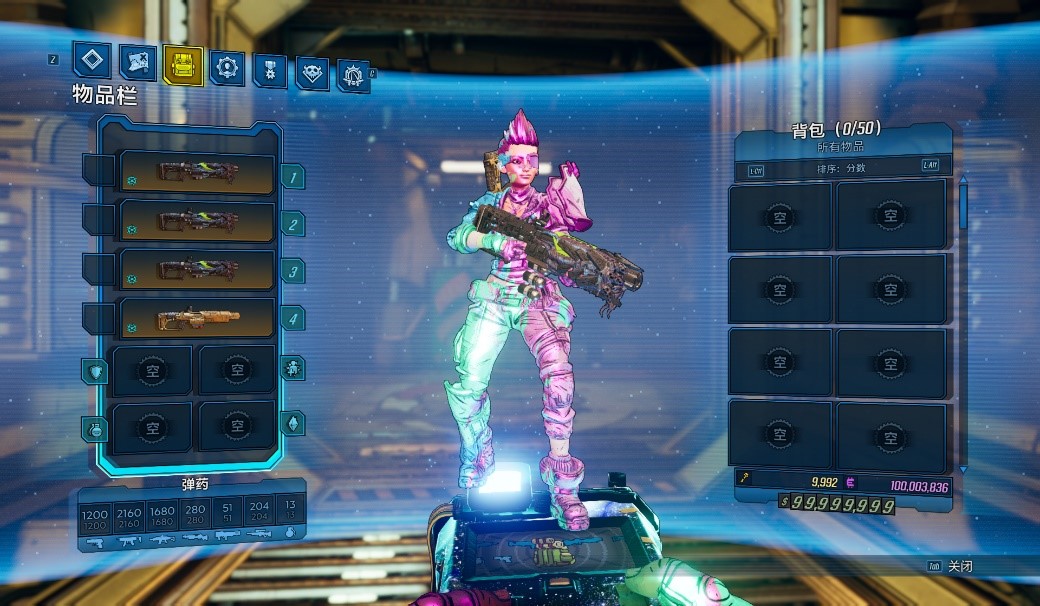Select the weapon in slot 1
1040x606 pixels.
point(197,173)
